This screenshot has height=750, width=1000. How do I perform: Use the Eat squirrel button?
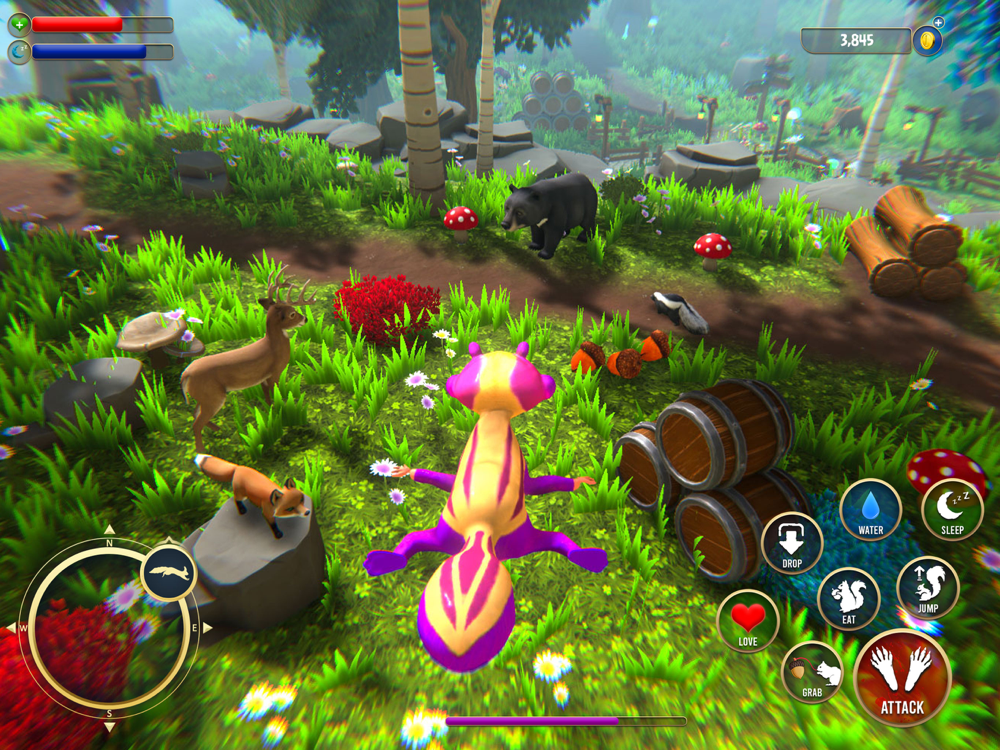coord(849,598)
